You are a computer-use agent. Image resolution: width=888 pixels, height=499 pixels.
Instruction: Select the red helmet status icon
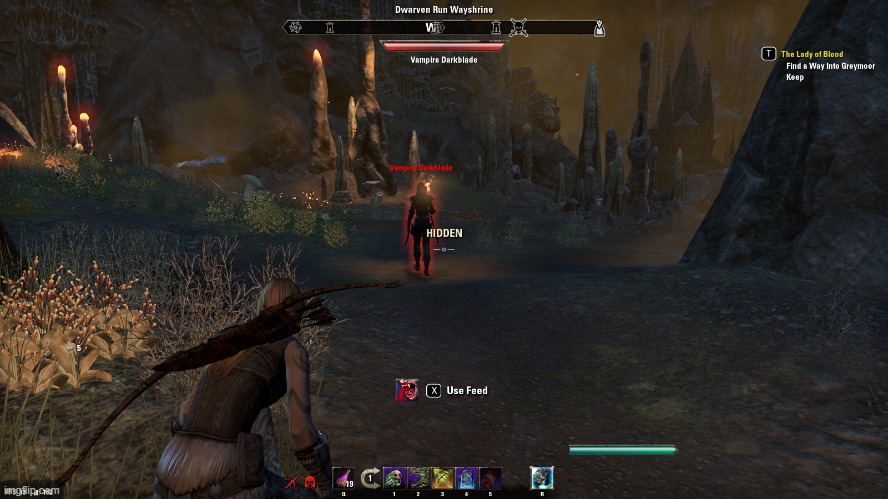[310, 483]
